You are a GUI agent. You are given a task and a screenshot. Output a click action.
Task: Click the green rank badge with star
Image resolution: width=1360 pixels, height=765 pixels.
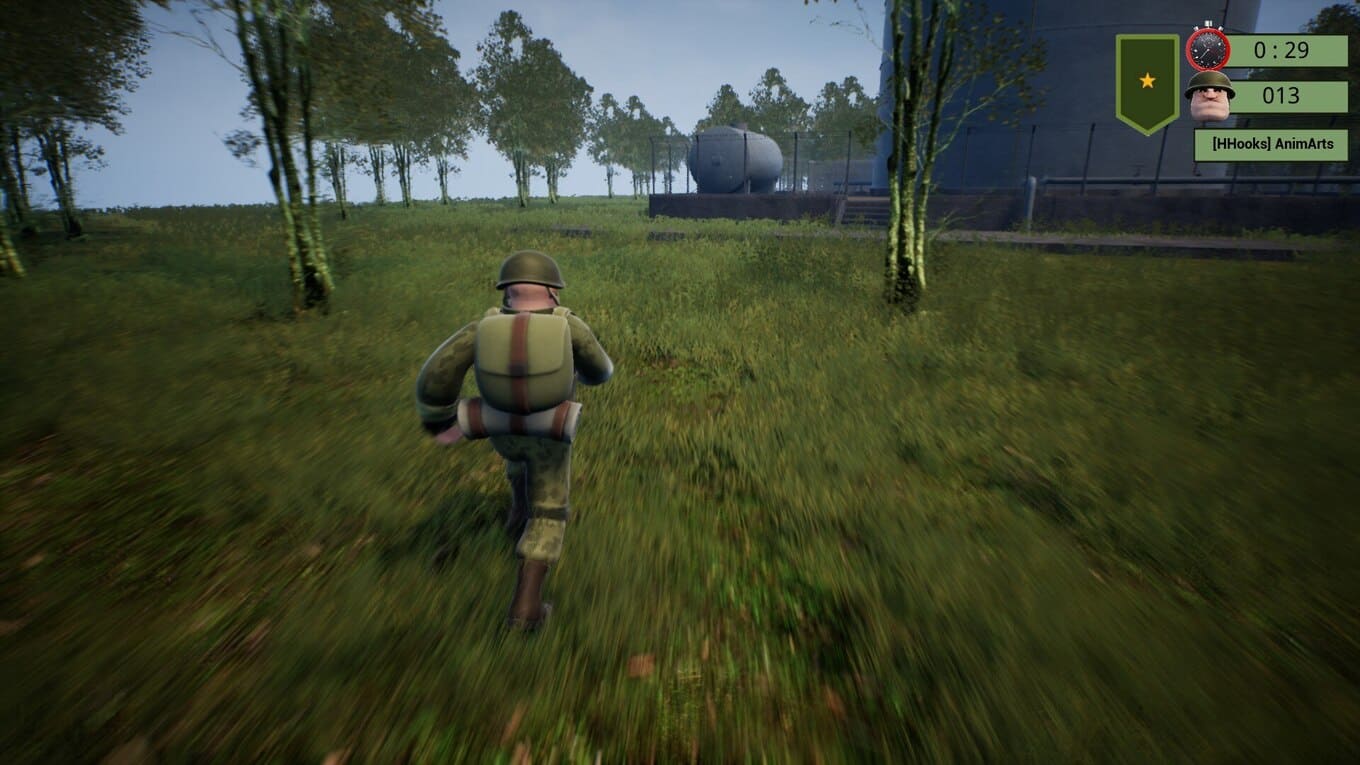1147,81
